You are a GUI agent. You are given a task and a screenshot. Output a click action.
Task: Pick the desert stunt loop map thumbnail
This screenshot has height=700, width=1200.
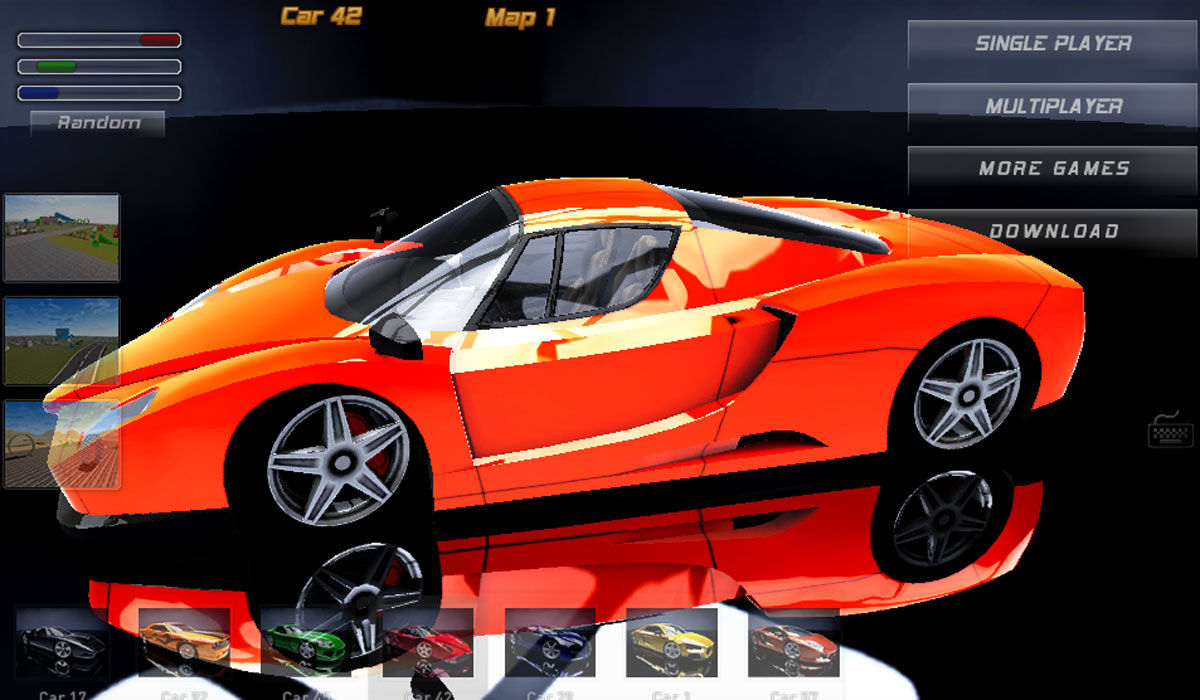(x=62, y=444)
